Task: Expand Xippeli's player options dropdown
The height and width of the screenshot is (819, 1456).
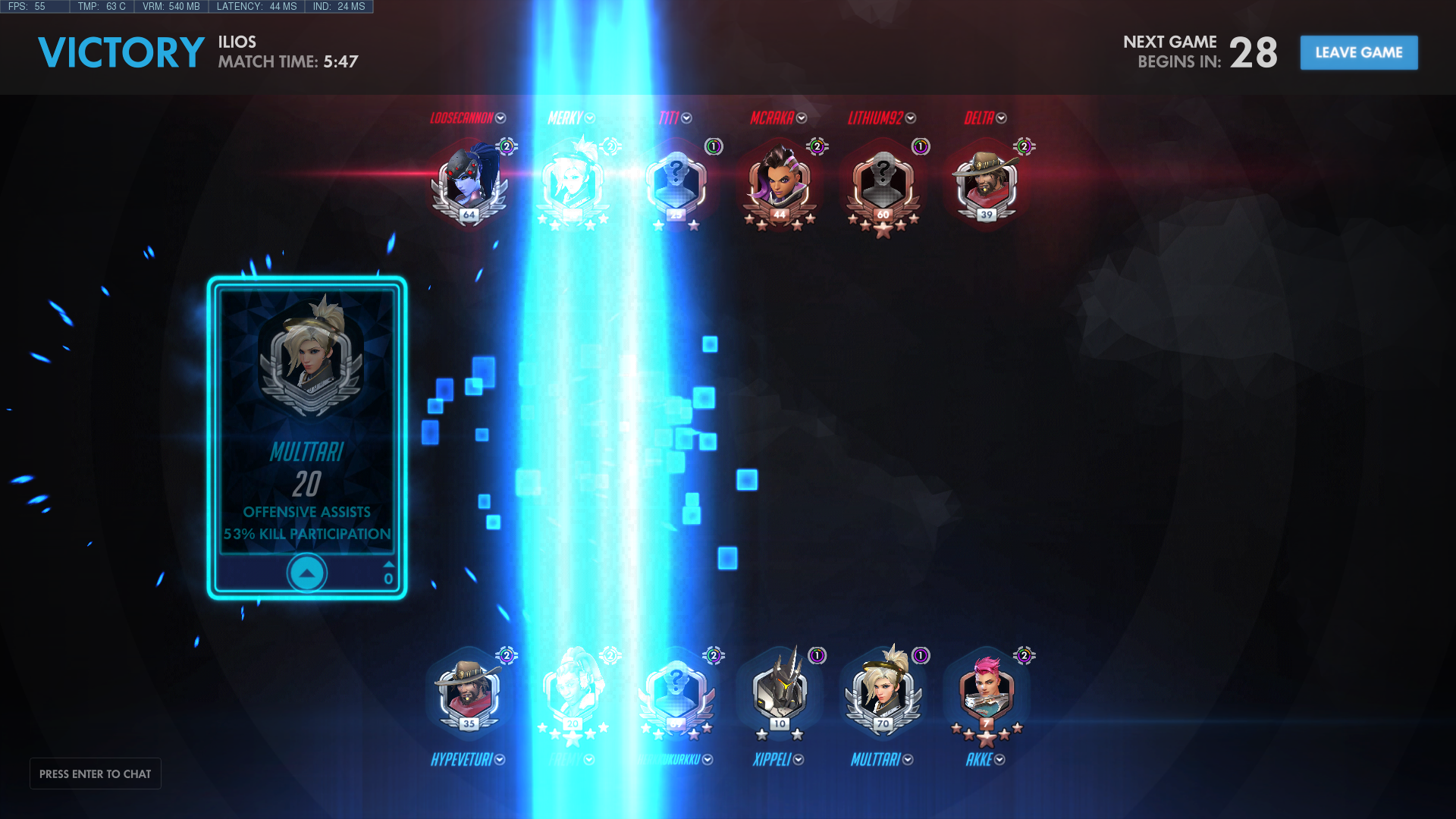Action: 799,760
